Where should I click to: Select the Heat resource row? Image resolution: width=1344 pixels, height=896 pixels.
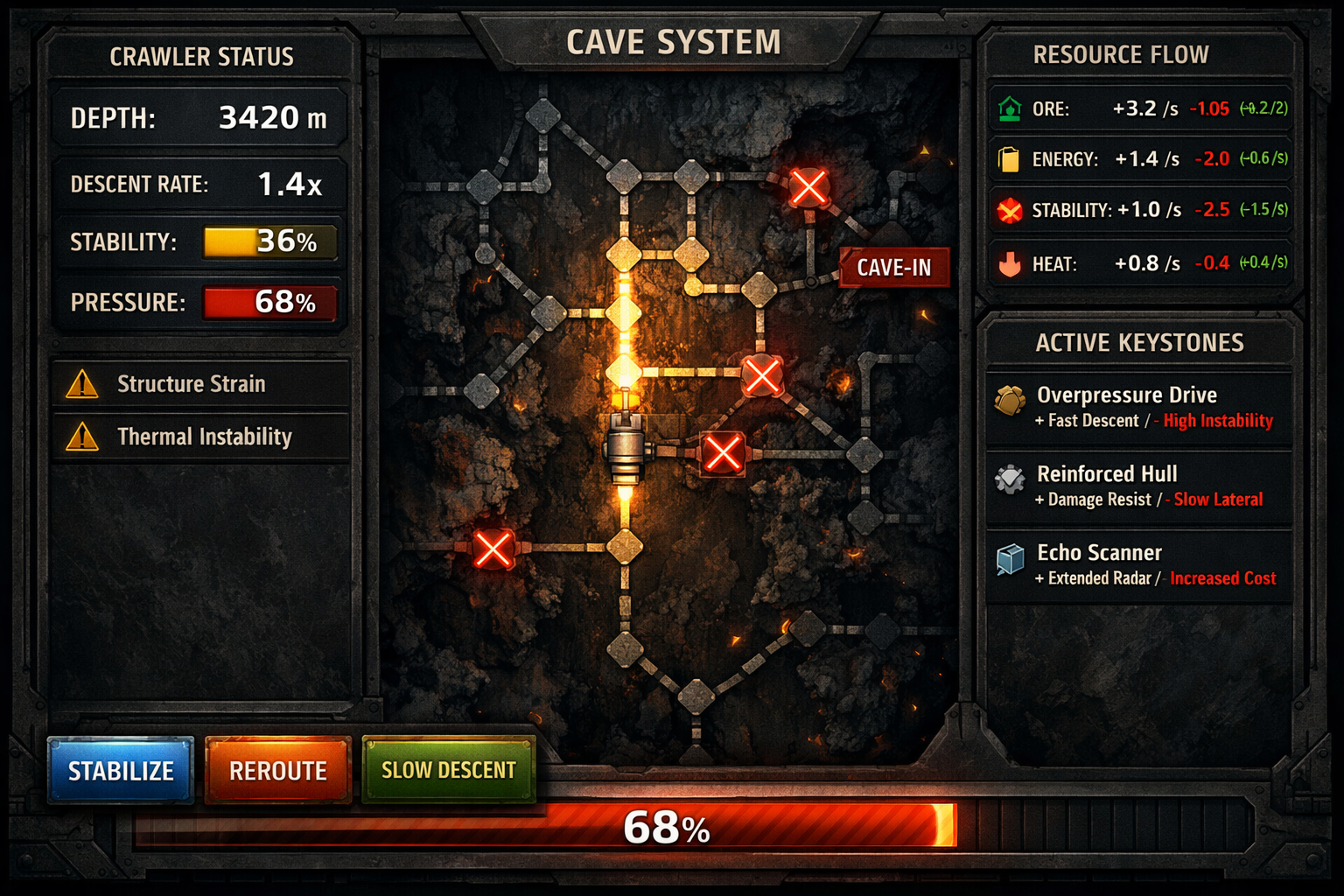(1141, 263)
